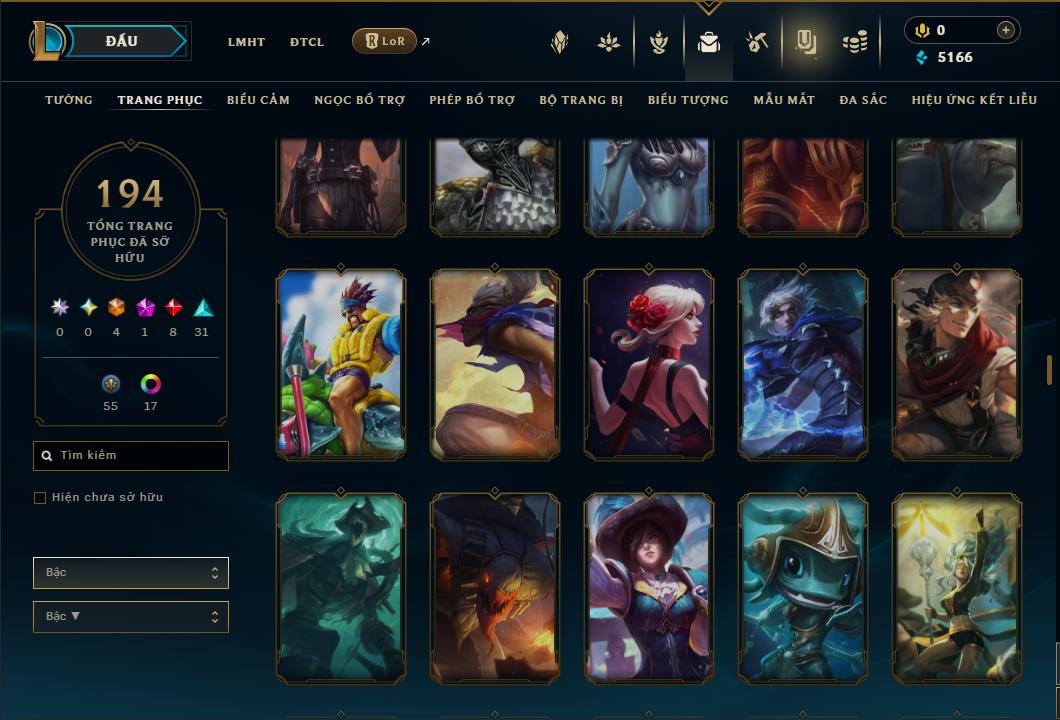1060x720 pixels.
Task: Select the ĐA SẮC chromas tab
Action: (x=863, y=100)
